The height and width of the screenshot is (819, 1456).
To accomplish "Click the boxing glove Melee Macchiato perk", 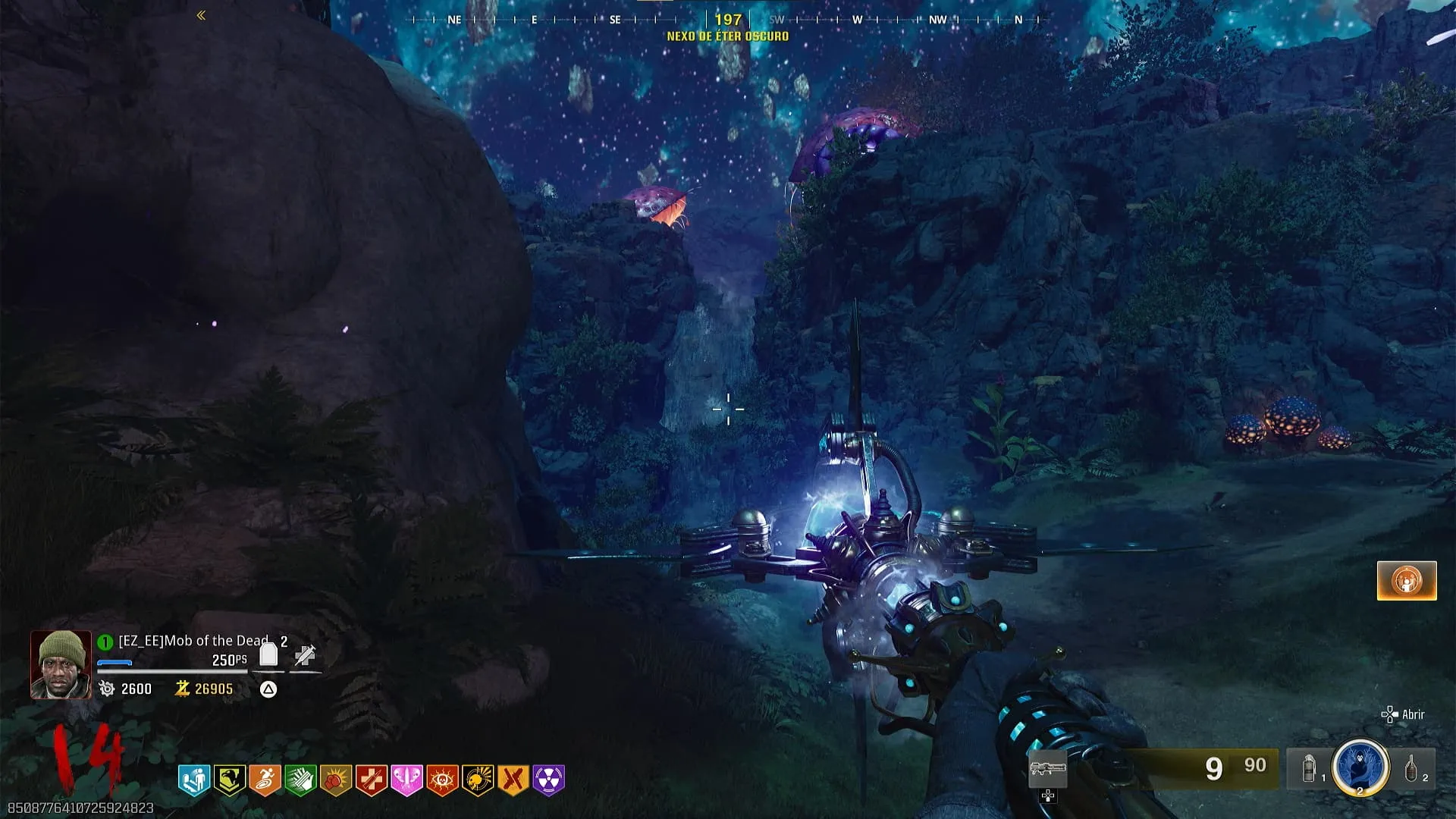I will pos(336,780).
